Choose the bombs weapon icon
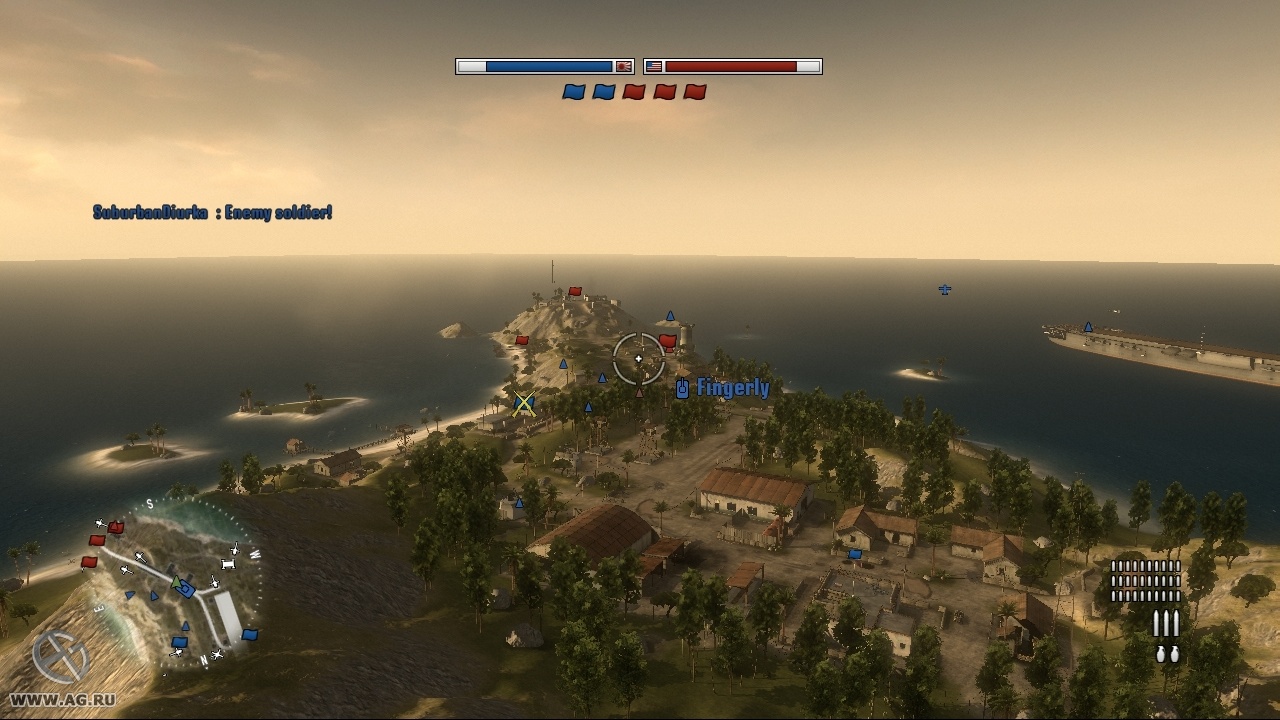The height and width of the screenshot is (720, 1280). pos(1166,654)
